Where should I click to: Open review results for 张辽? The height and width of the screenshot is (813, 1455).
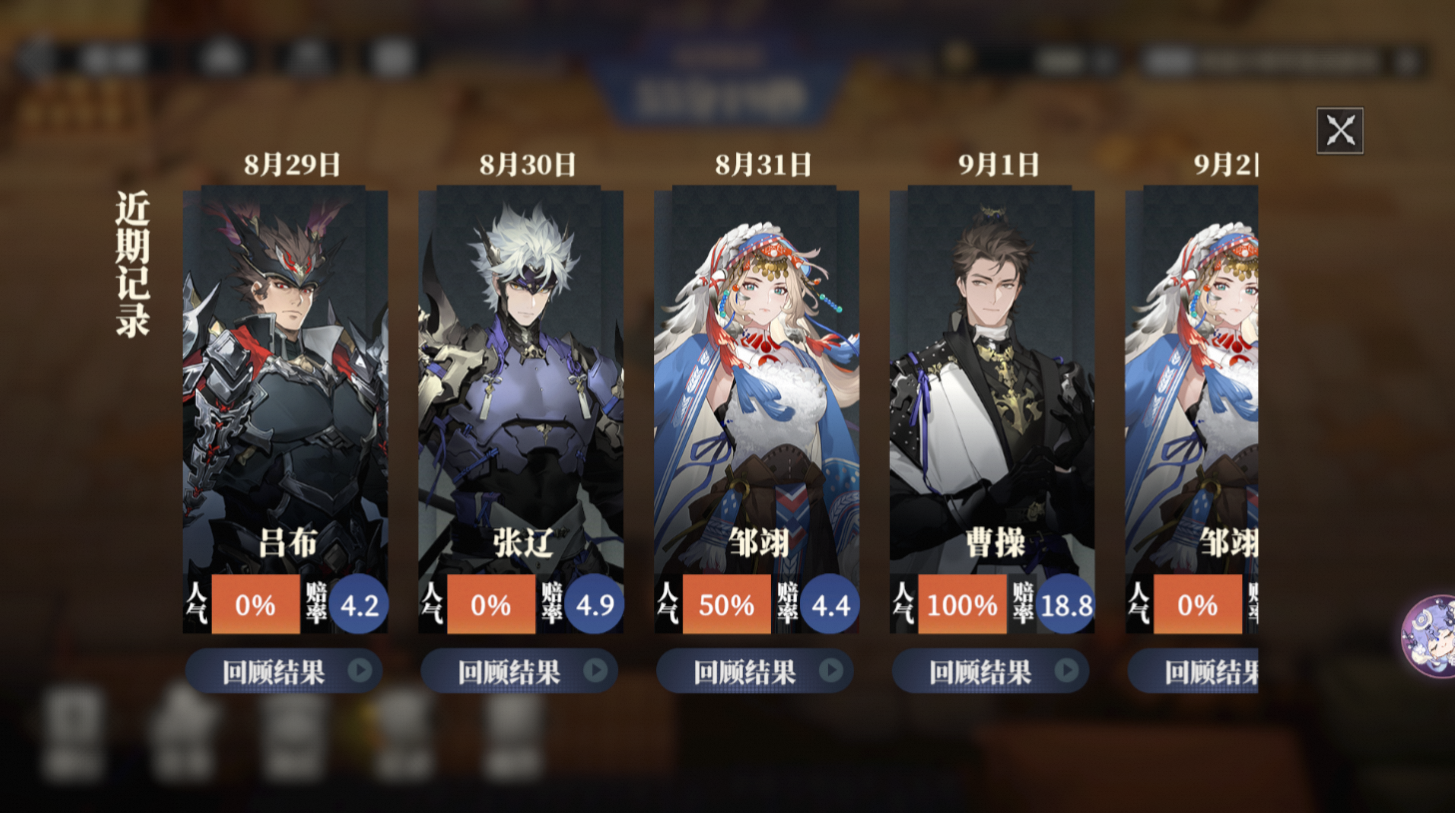click(520, 671)
